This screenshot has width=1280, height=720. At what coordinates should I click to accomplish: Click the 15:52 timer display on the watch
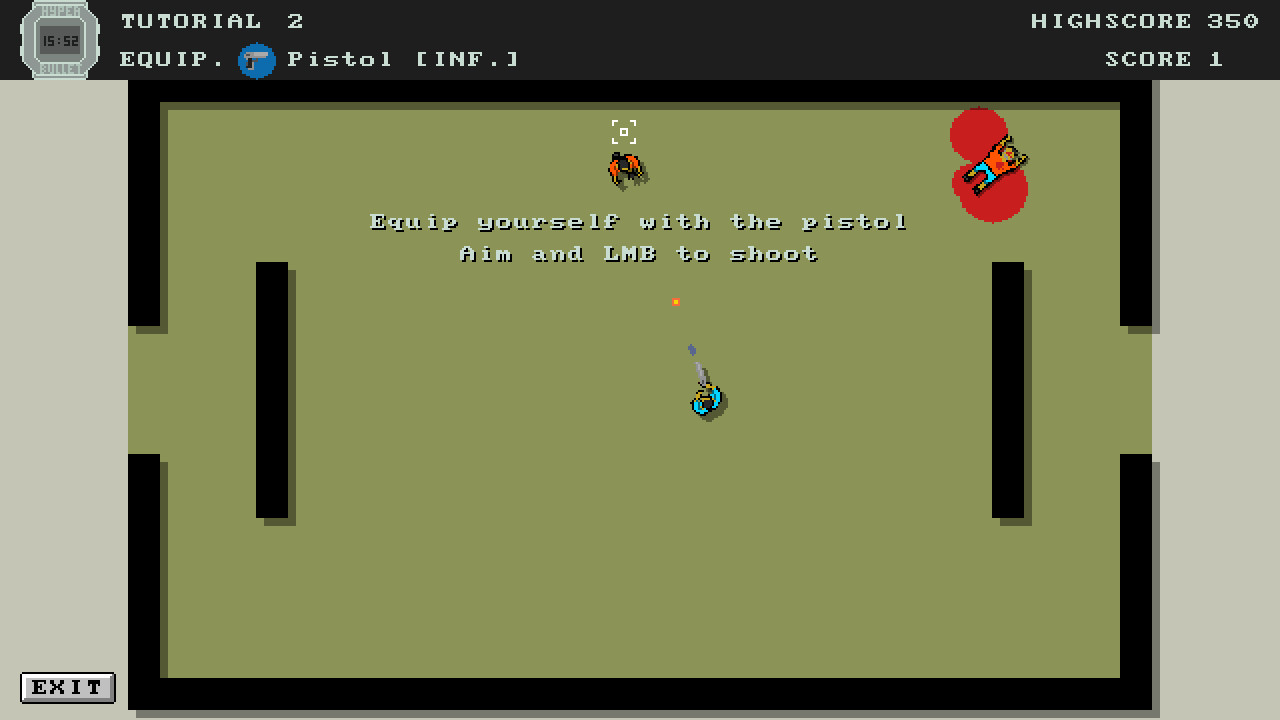59,41
